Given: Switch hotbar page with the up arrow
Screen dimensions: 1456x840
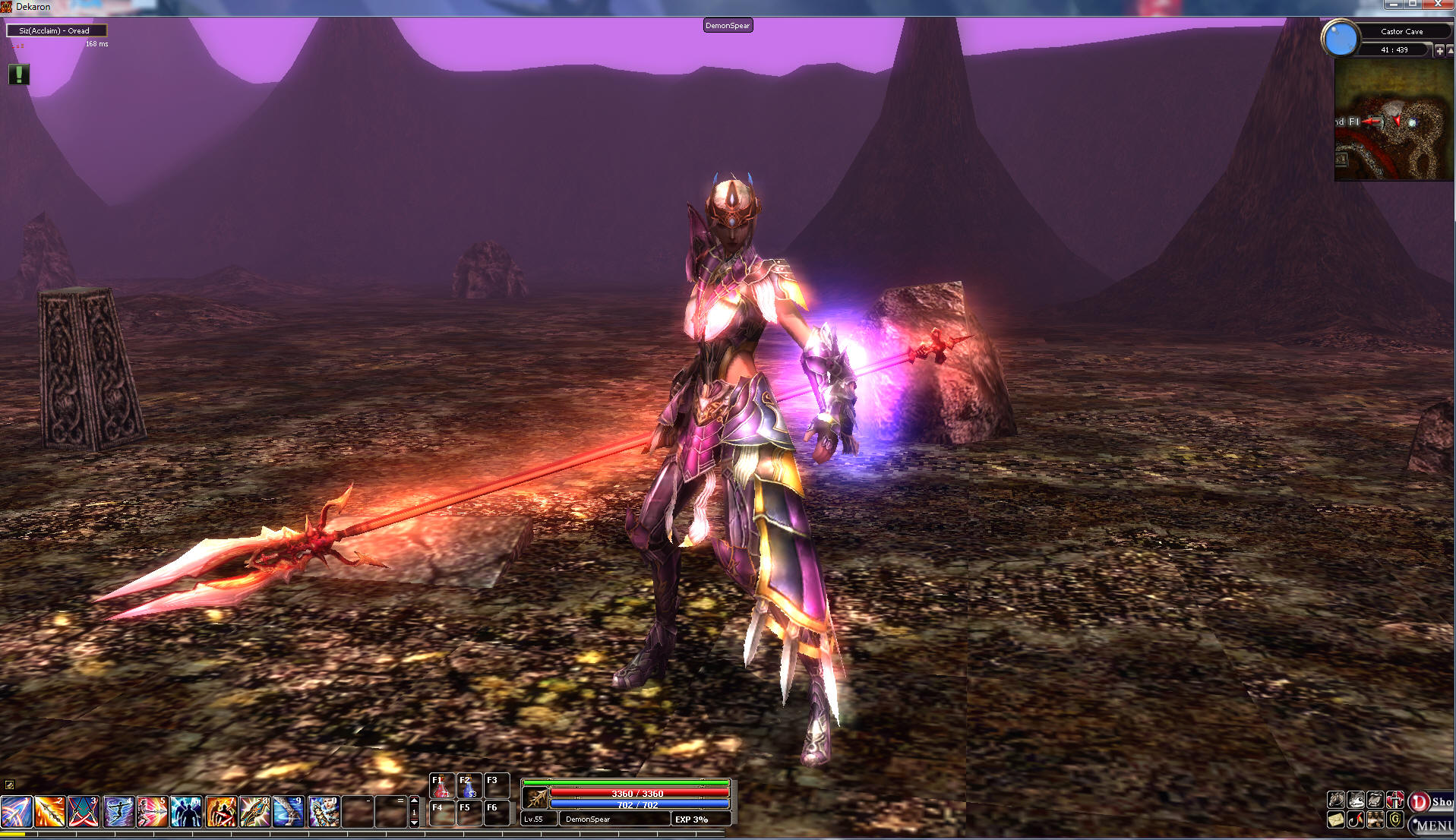Looking at the screenshot, I should coord(414,801).
